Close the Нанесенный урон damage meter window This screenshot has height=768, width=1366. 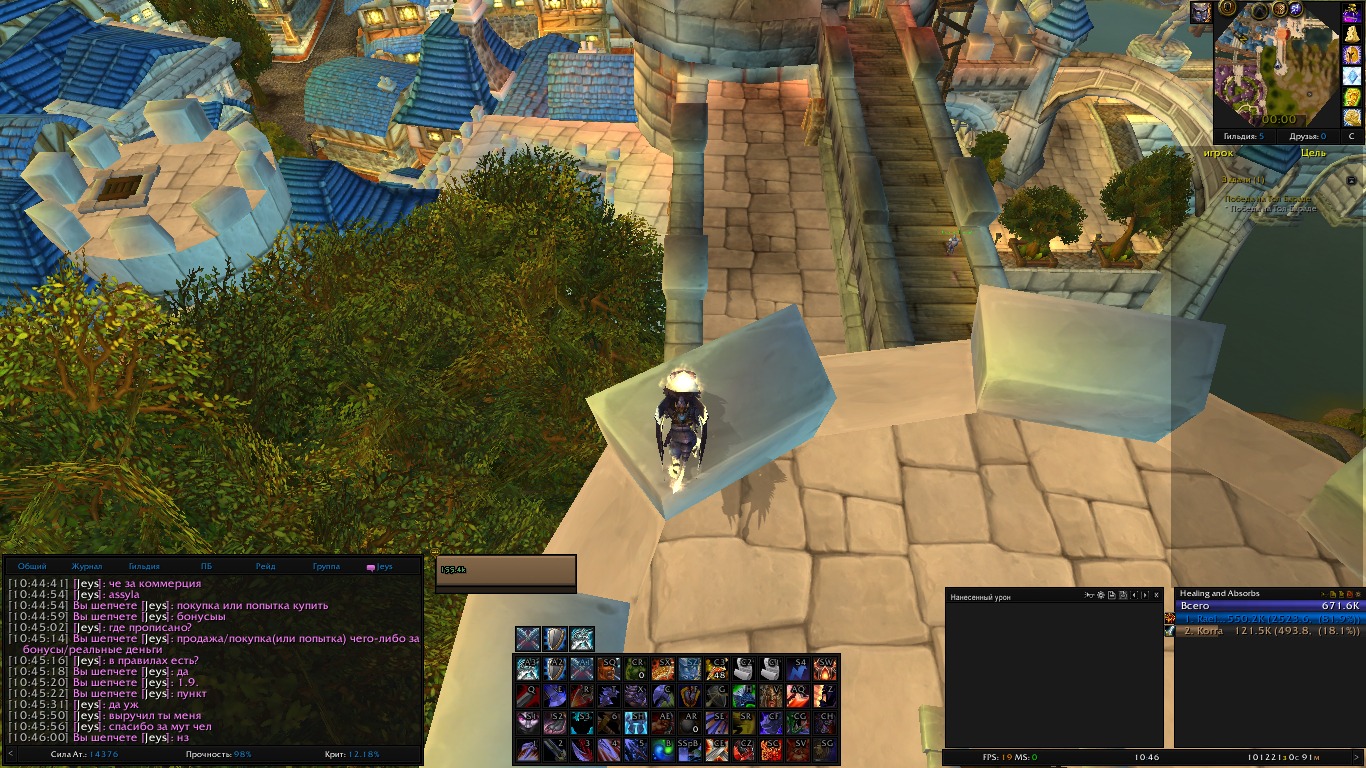(1157, 596)
